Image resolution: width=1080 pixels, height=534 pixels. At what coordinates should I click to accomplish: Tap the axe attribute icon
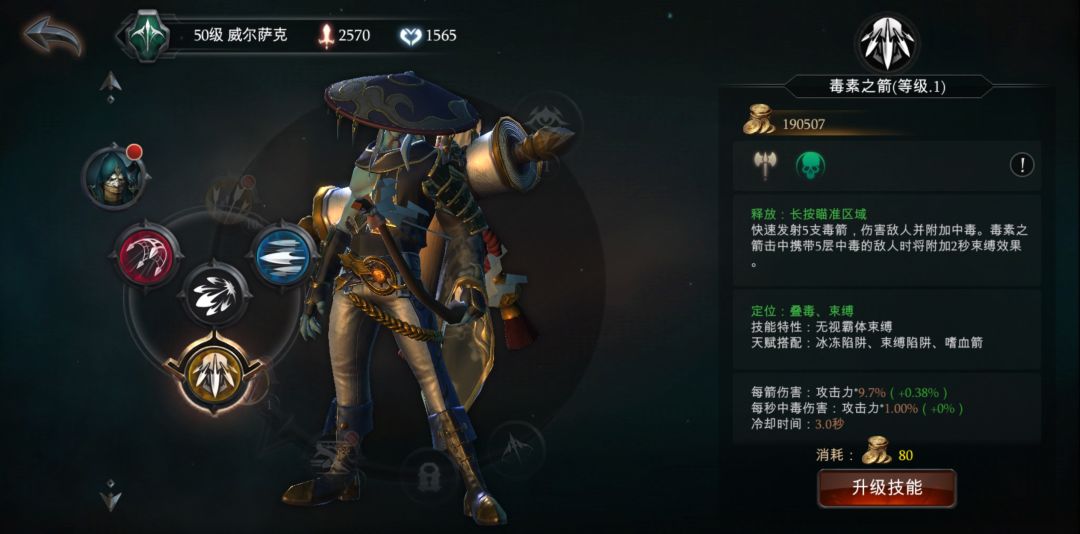point(765,166)
